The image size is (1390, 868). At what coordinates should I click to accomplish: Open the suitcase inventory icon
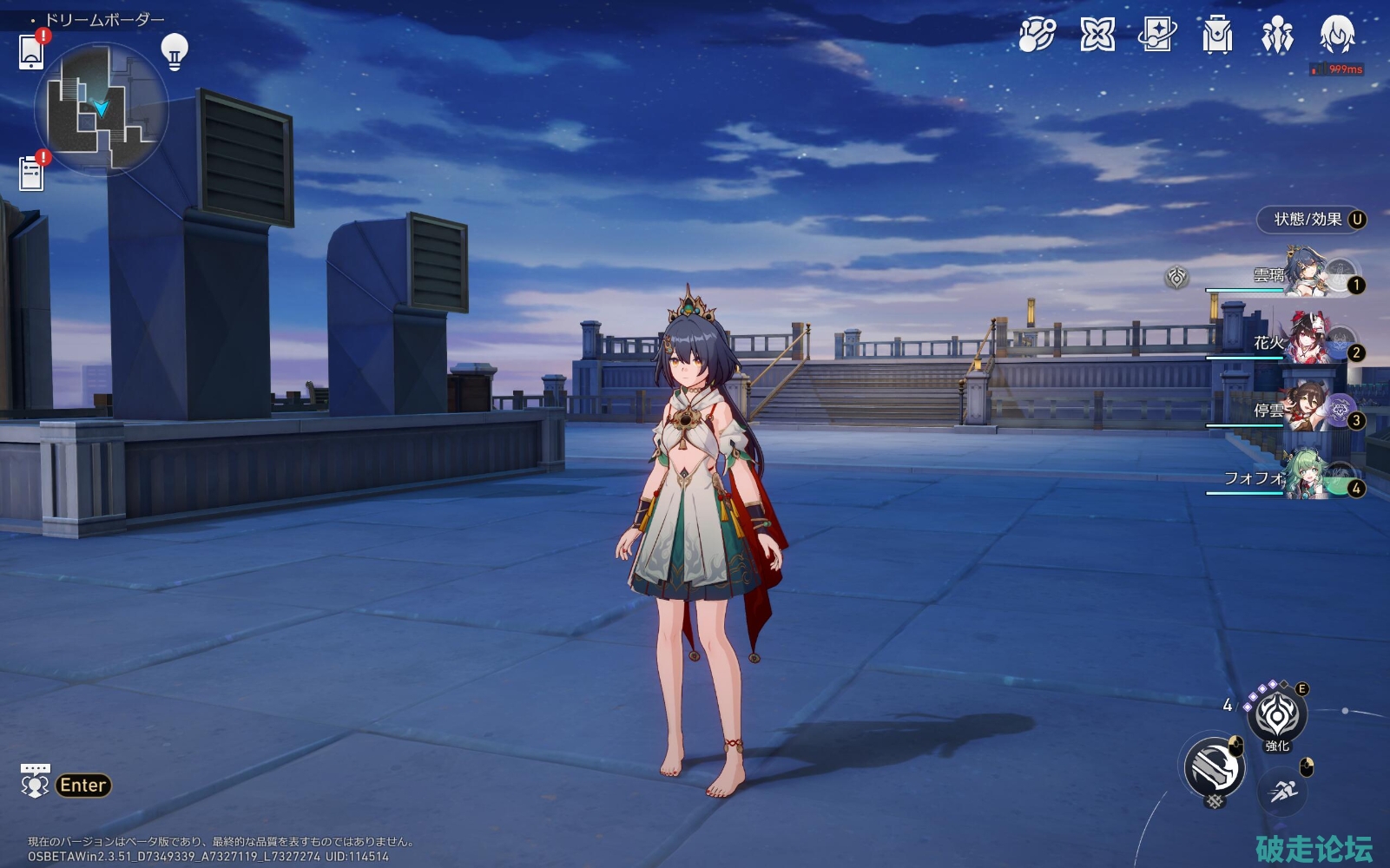point(1217,36)
